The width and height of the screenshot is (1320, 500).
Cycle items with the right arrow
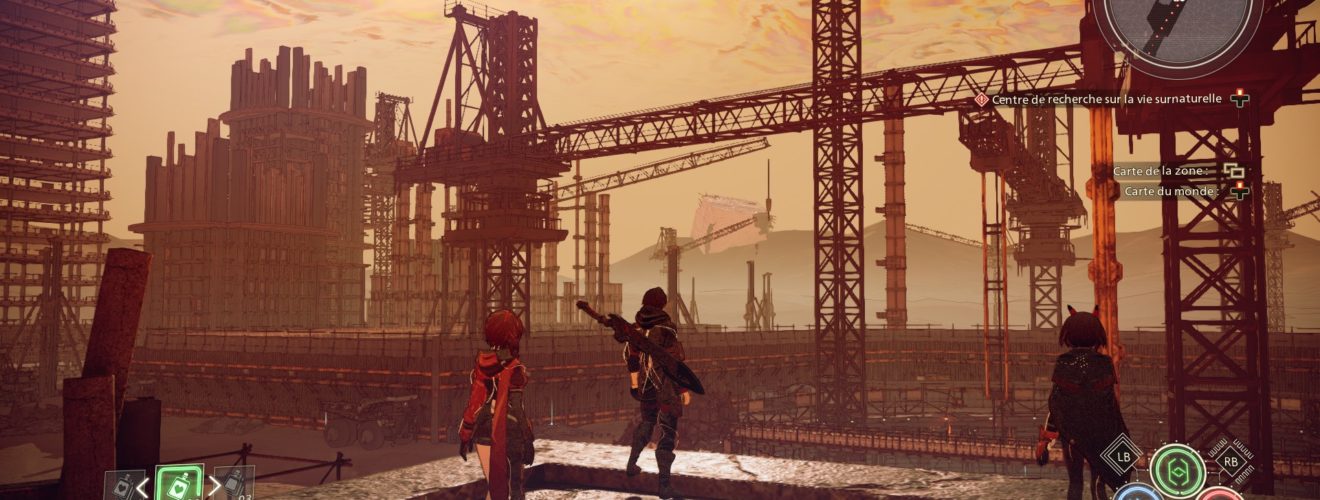pyautogui.click(x=215, y=487)
